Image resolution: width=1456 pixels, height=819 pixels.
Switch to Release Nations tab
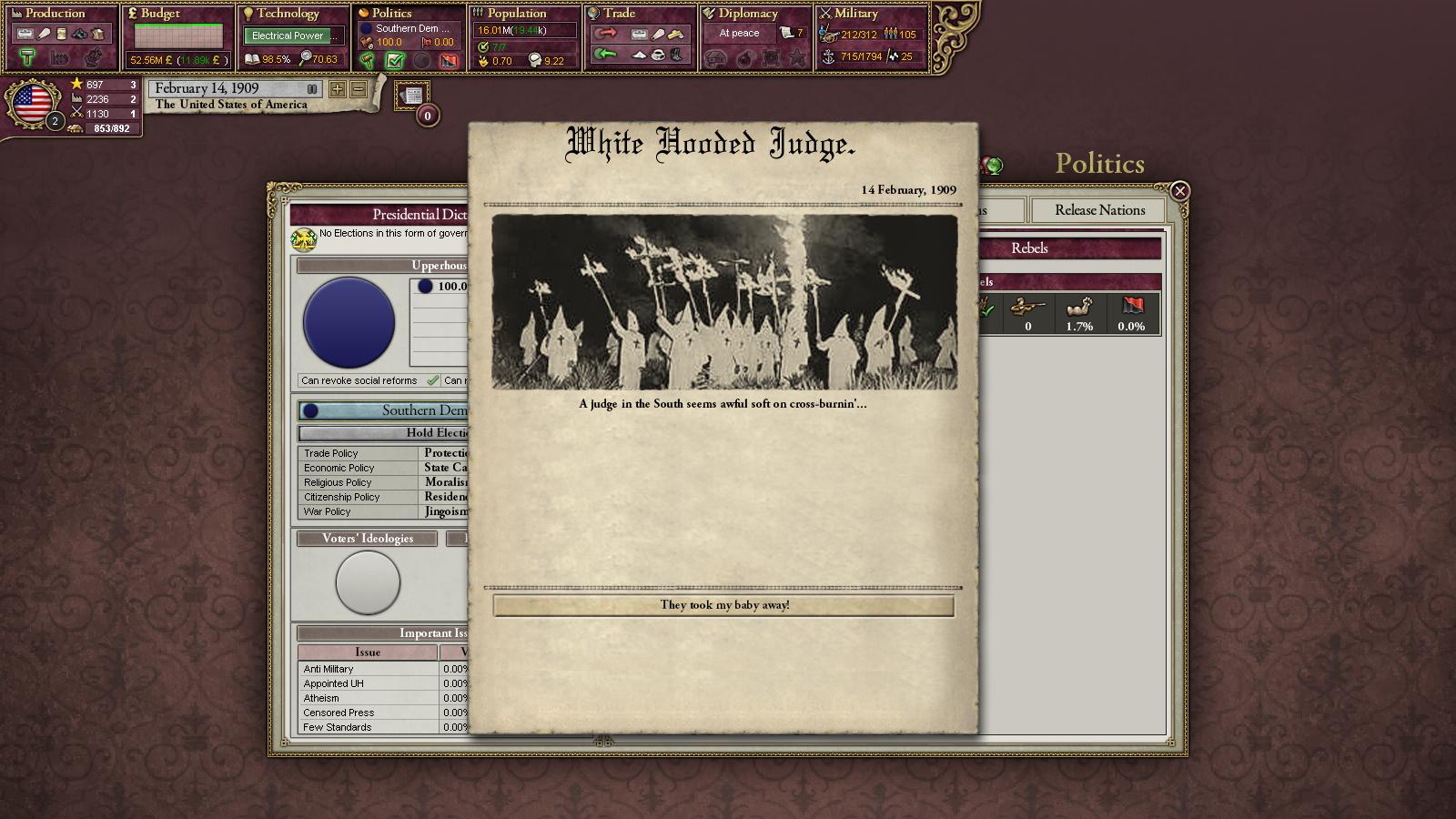(1099, 210)
